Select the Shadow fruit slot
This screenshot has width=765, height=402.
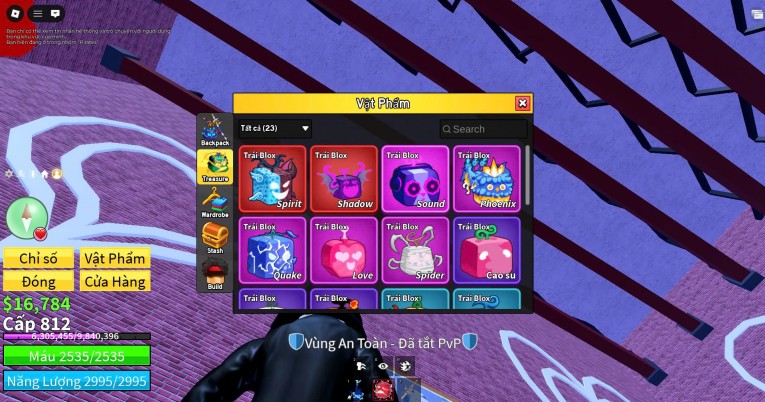click(344, 179)
